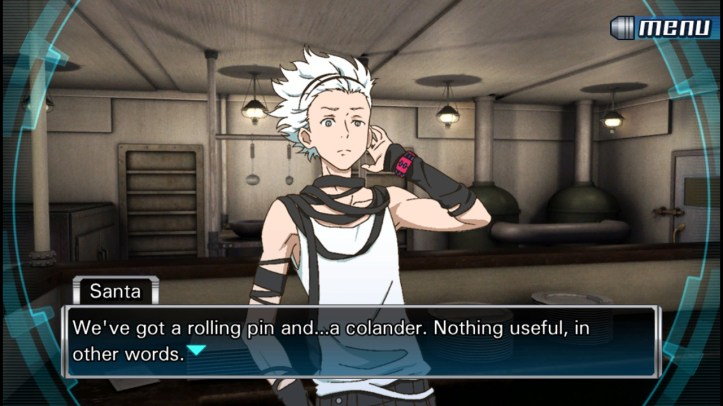Advance dialogue with the cyan arrow
Screen dimensions: 723x406
197,350
